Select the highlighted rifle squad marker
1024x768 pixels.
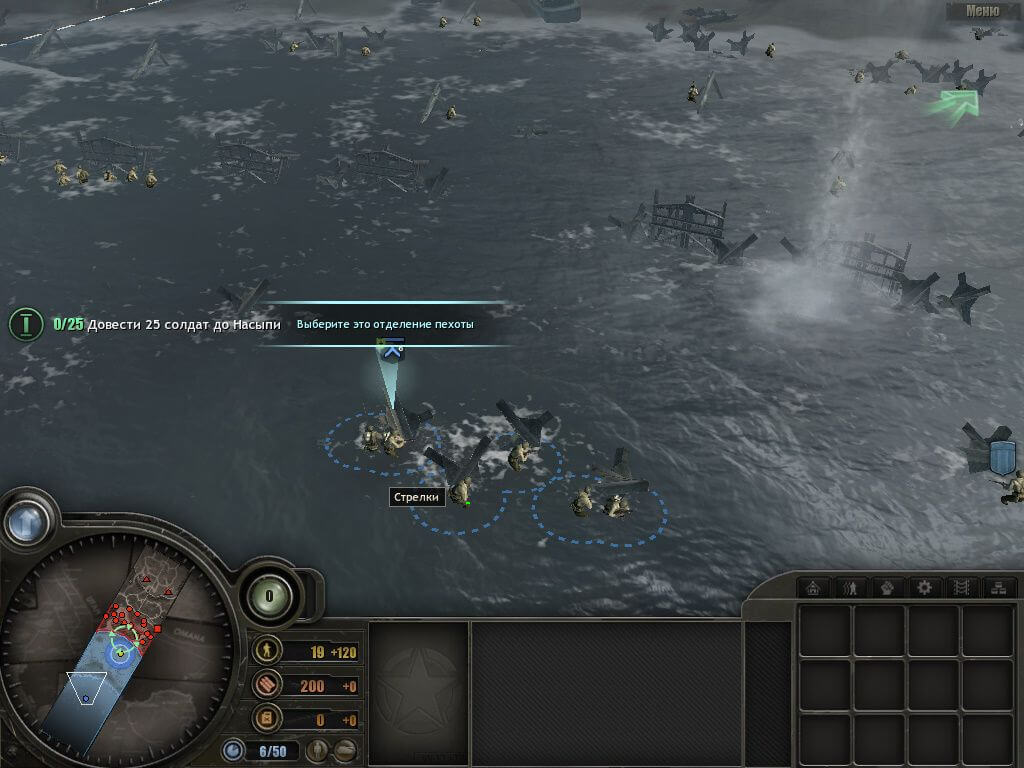pyautogui.click(x=392, y=349)
